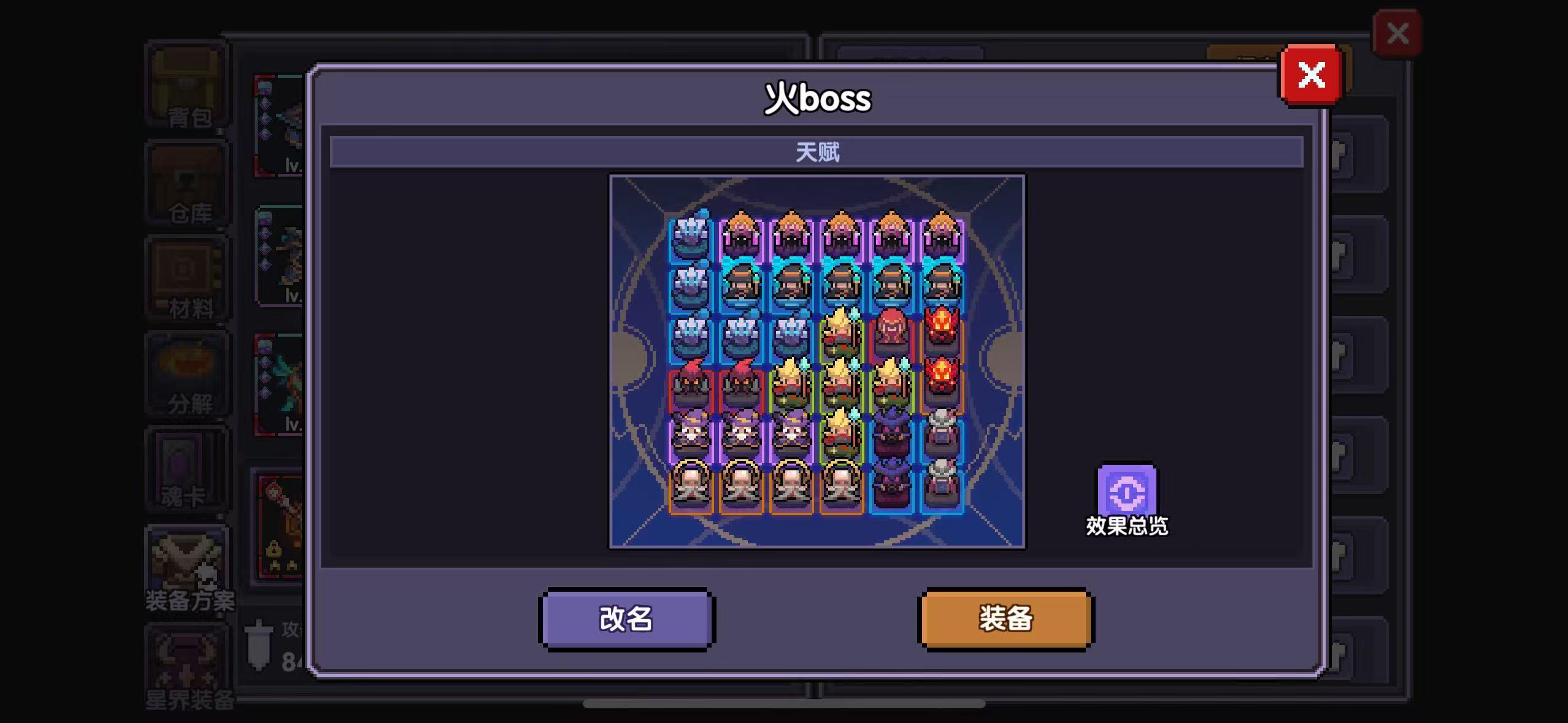Open the warehouse (仓库) panel
This screenshot has height=723, width=1568.
coord(187,183)
